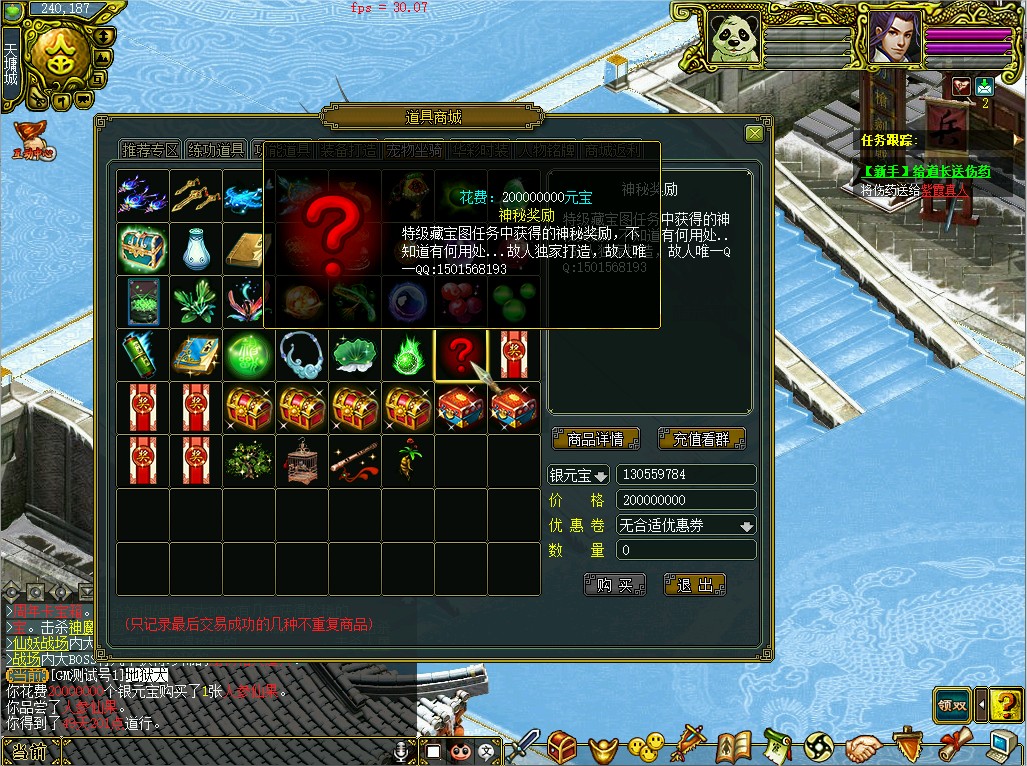Select the panda pet portrait
Viewport: 1027px width, 766px height.
coord(733,38)
